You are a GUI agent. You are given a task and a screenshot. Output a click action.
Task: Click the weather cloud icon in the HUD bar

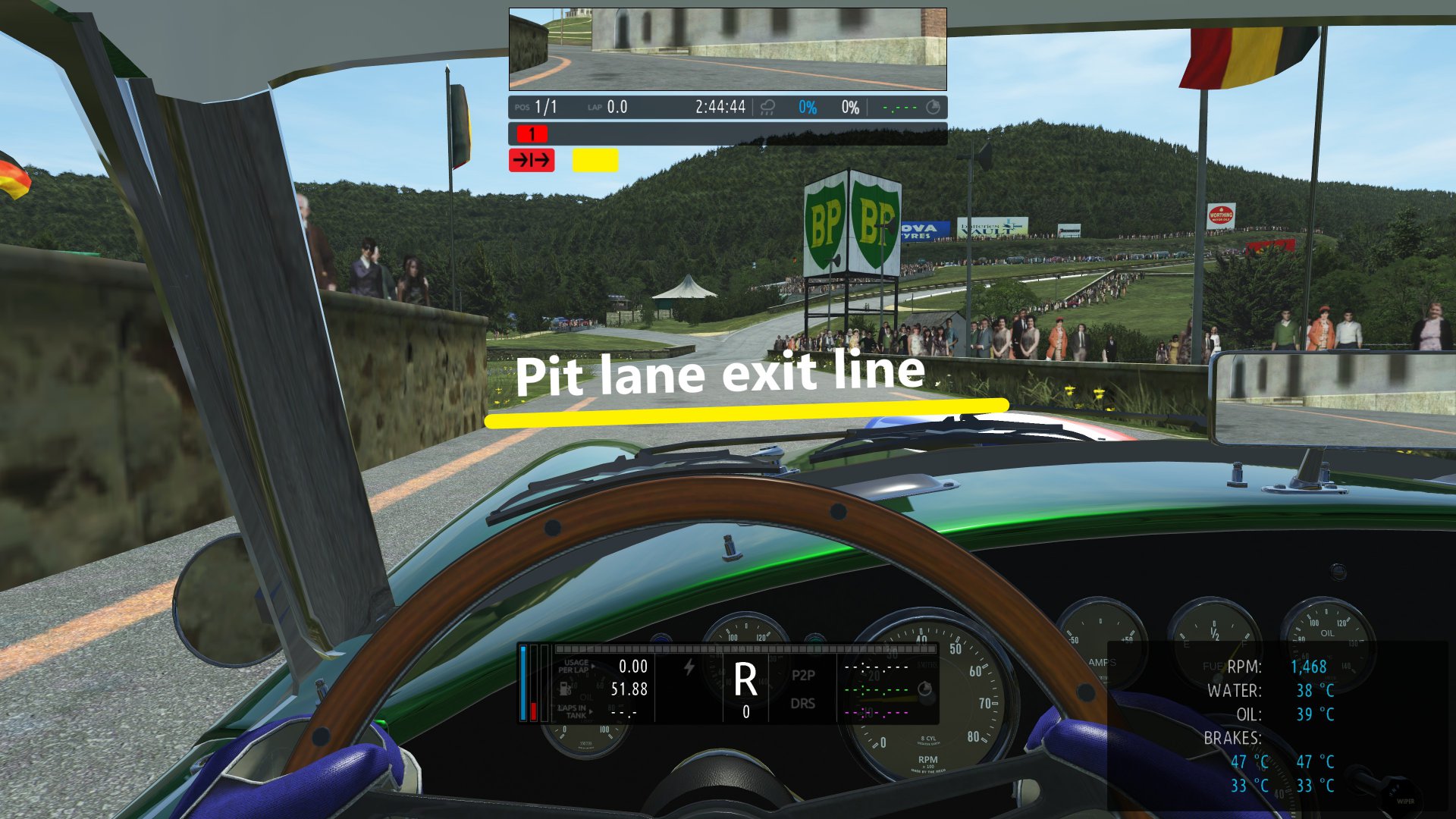(x=768, y=108)
